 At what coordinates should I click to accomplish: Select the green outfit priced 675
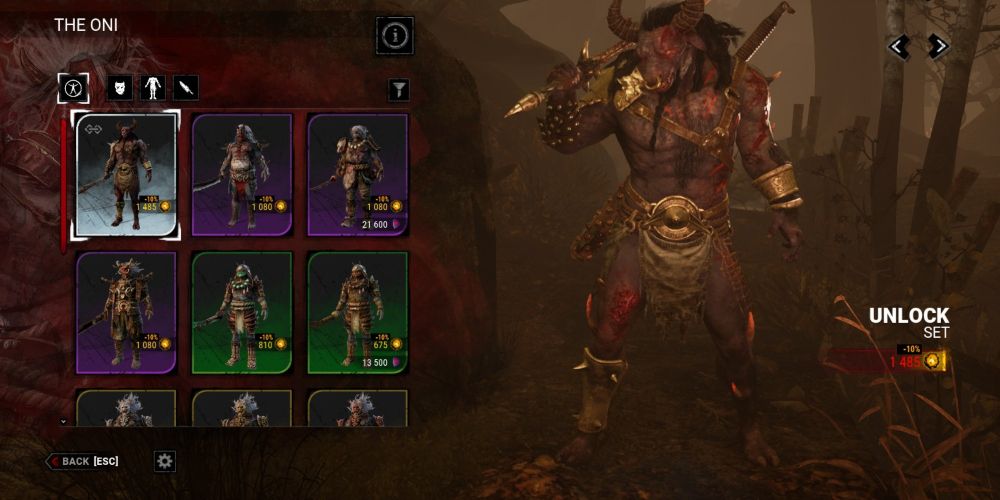point(357,312)
